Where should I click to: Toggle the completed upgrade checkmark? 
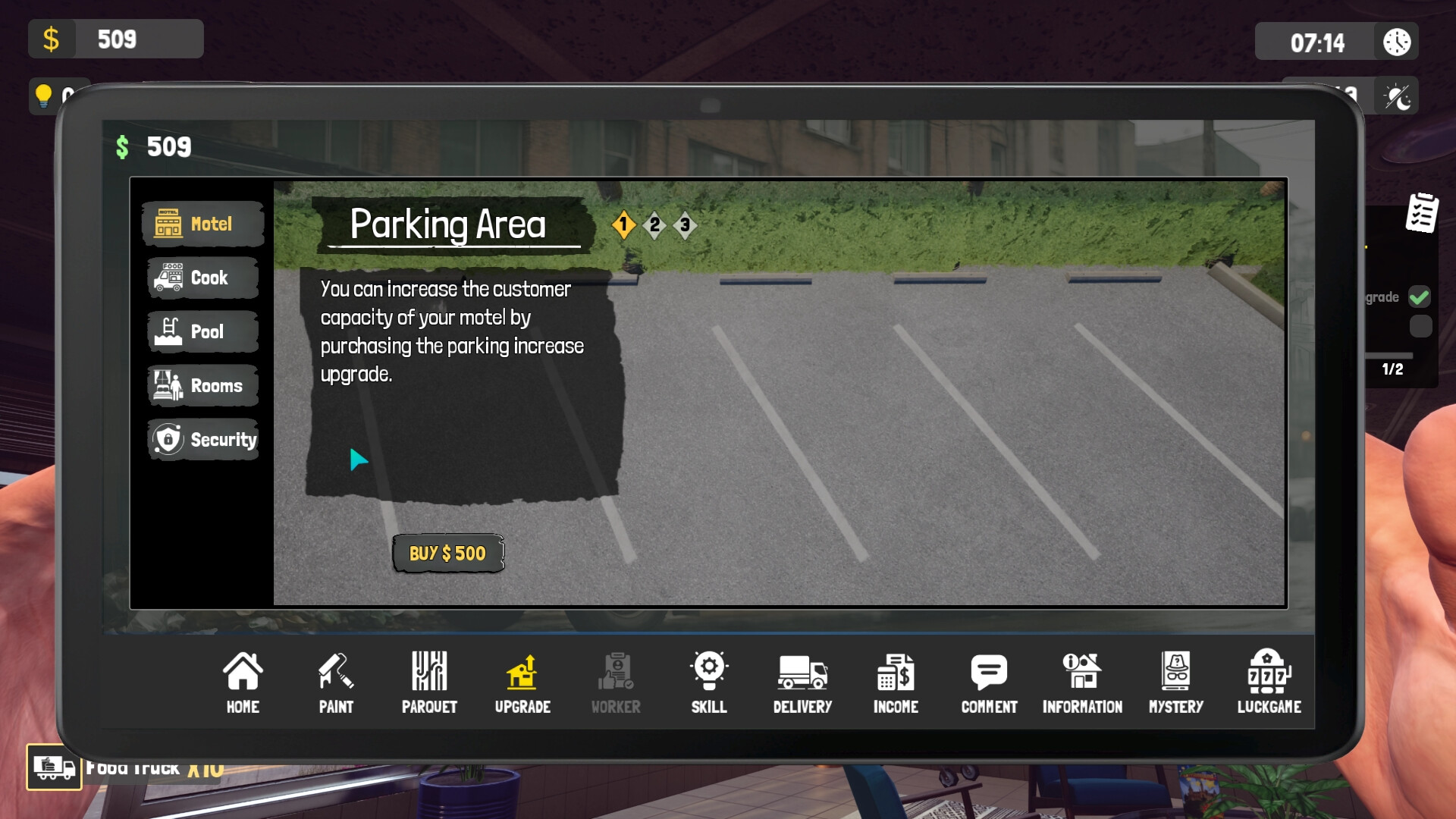1420,297
